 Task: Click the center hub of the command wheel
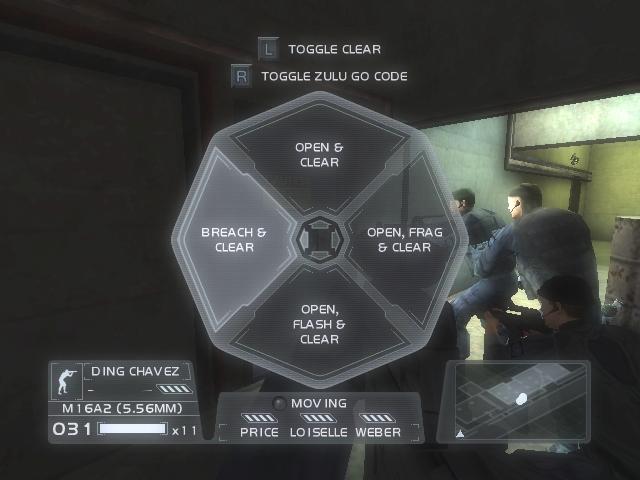[x=319, y=240]
